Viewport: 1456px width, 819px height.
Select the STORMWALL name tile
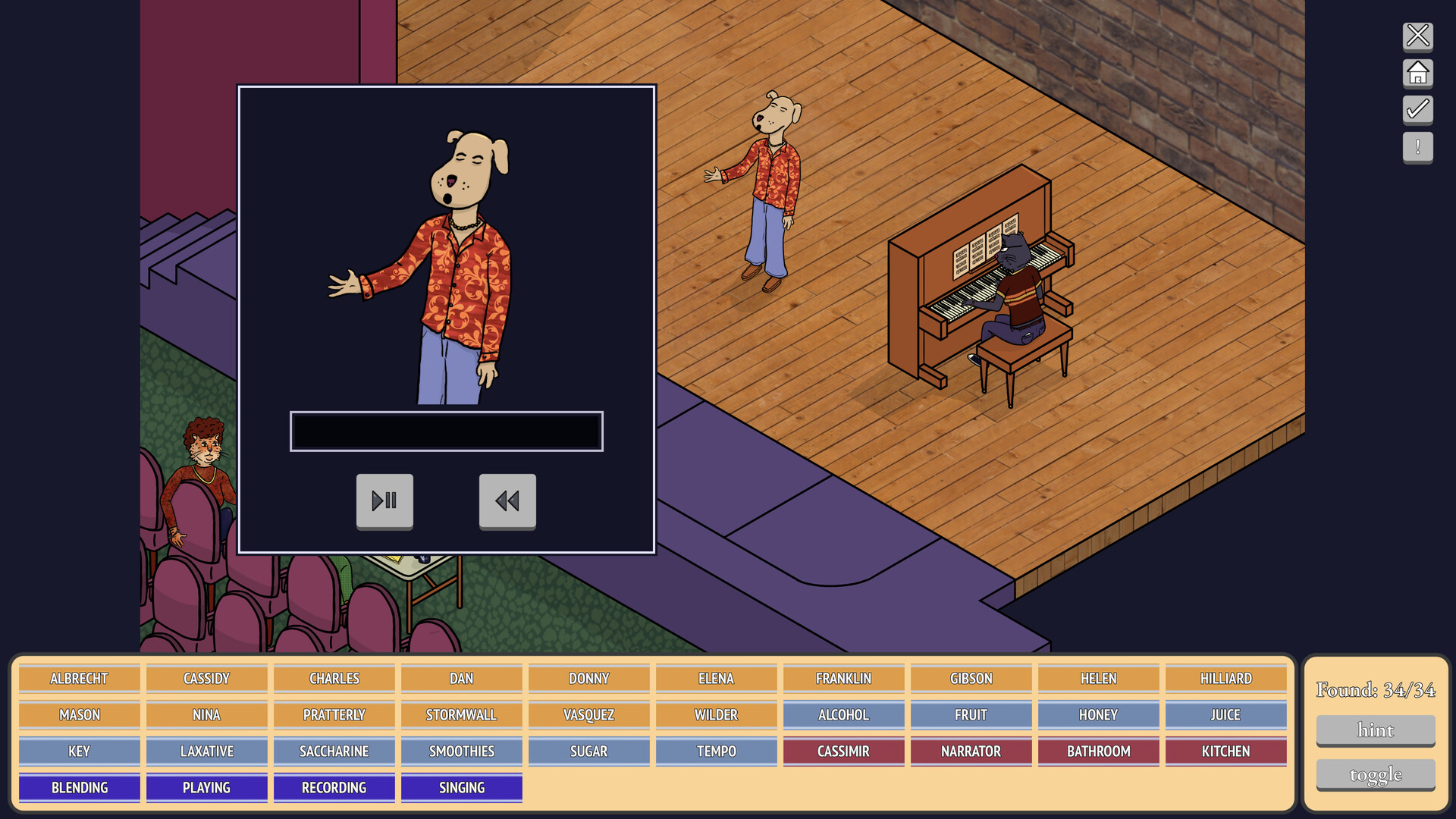460,714
